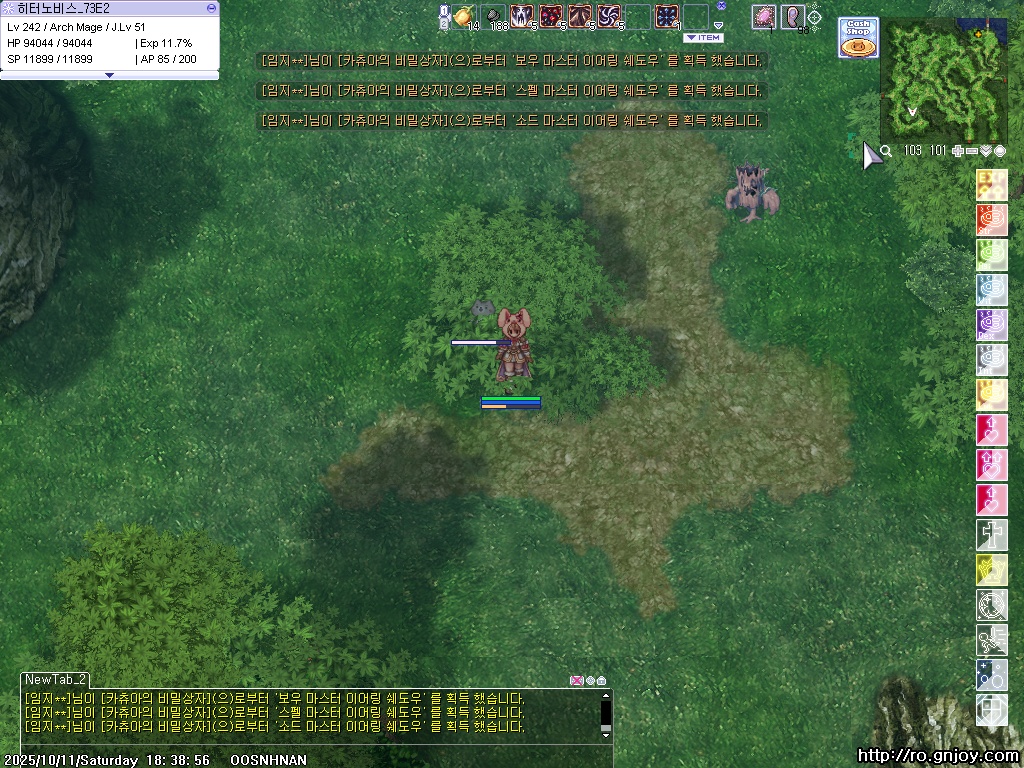Select the pink gem quick slot
The height and width of the screenshot is (768, 1024).
[764, 16]
